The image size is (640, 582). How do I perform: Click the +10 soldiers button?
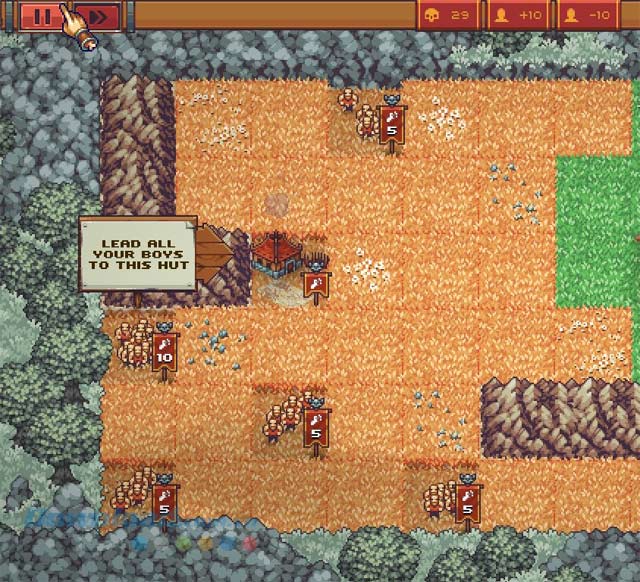518,15
